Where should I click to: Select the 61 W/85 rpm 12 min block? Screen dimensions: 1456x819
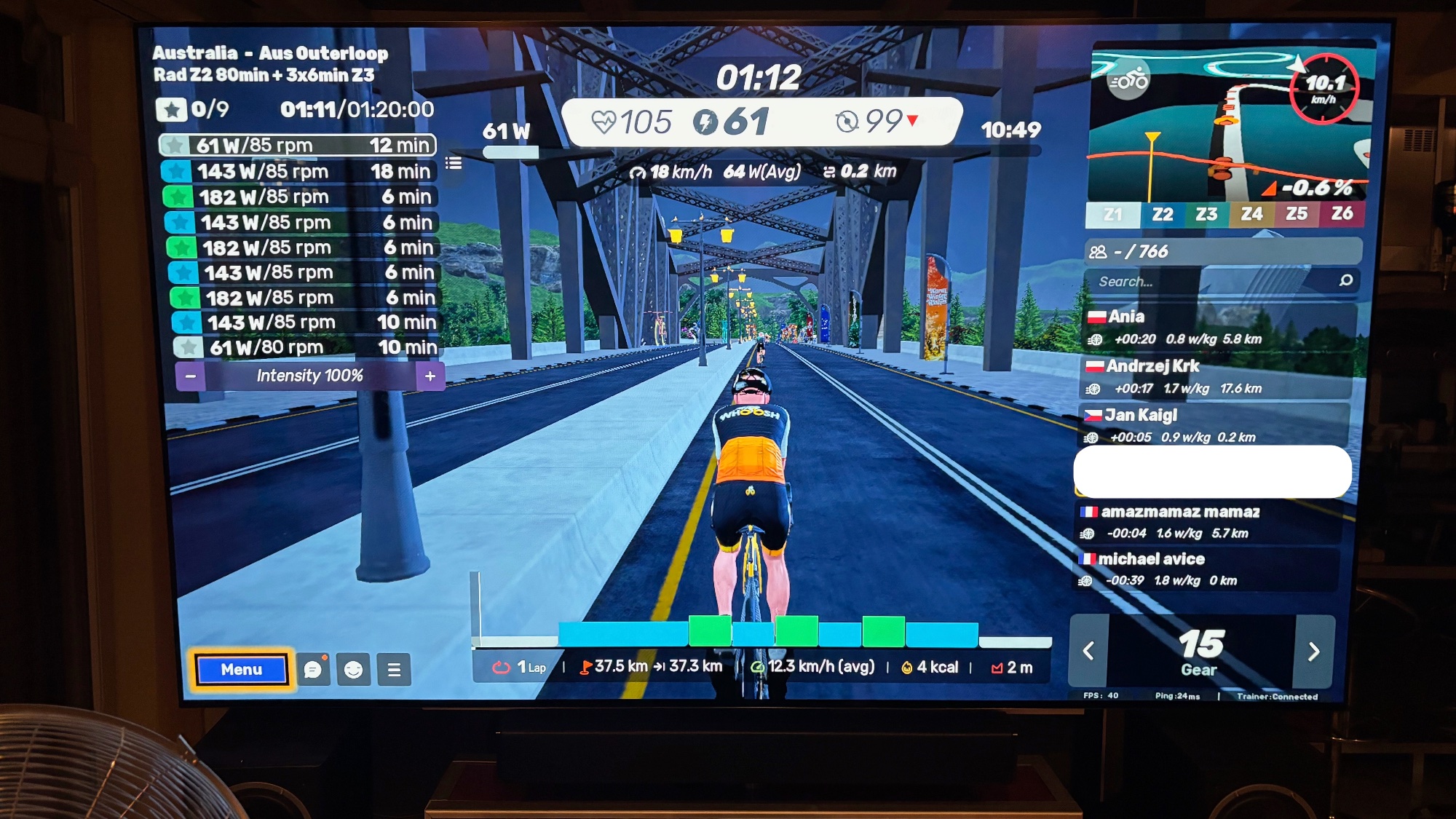[x=298, y=146]
